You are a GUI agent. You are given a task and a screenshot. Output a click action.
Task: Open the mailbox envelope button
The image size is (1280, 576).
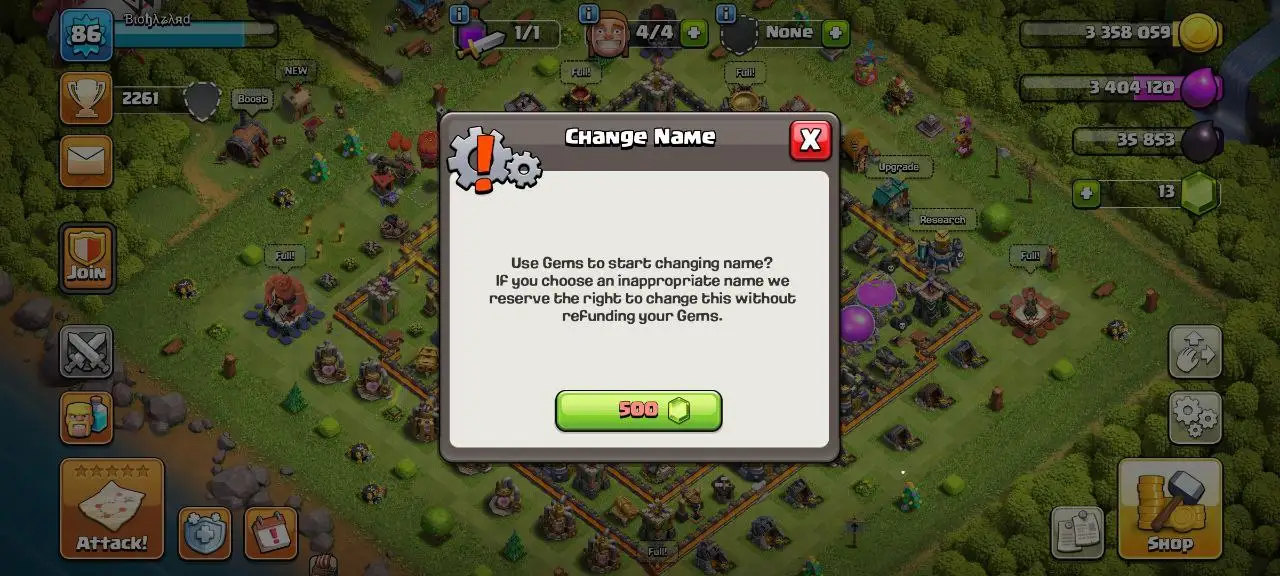pos(86,161)
